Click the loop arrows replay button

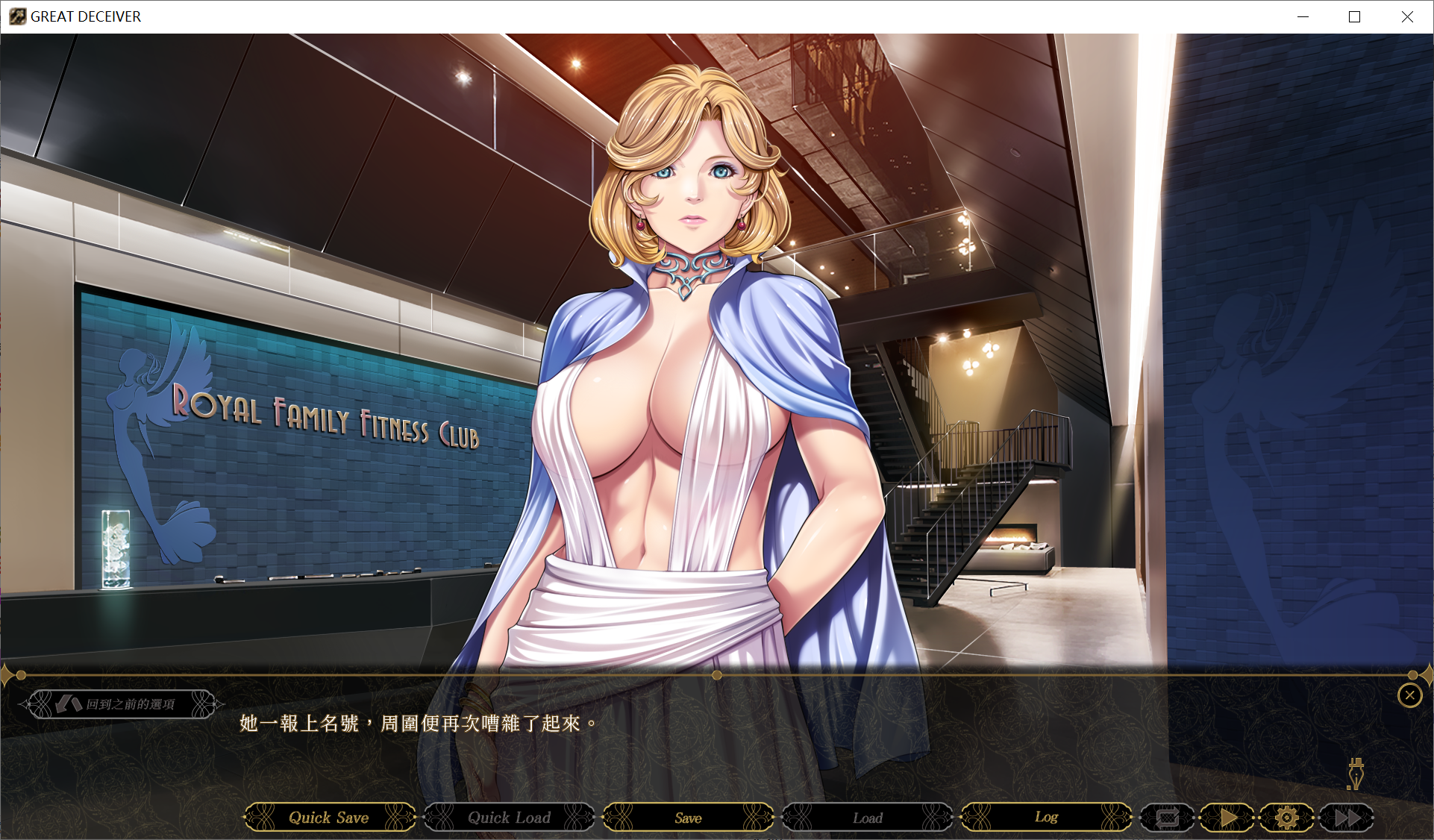click(x=1168, y=818)
